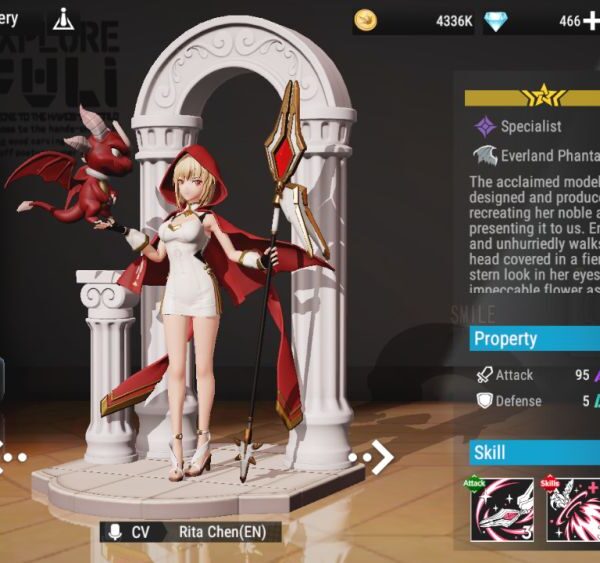600x563 pixels.
Task: Open the triangle figure icon in the top bar
Action: (x=65, y=19)
